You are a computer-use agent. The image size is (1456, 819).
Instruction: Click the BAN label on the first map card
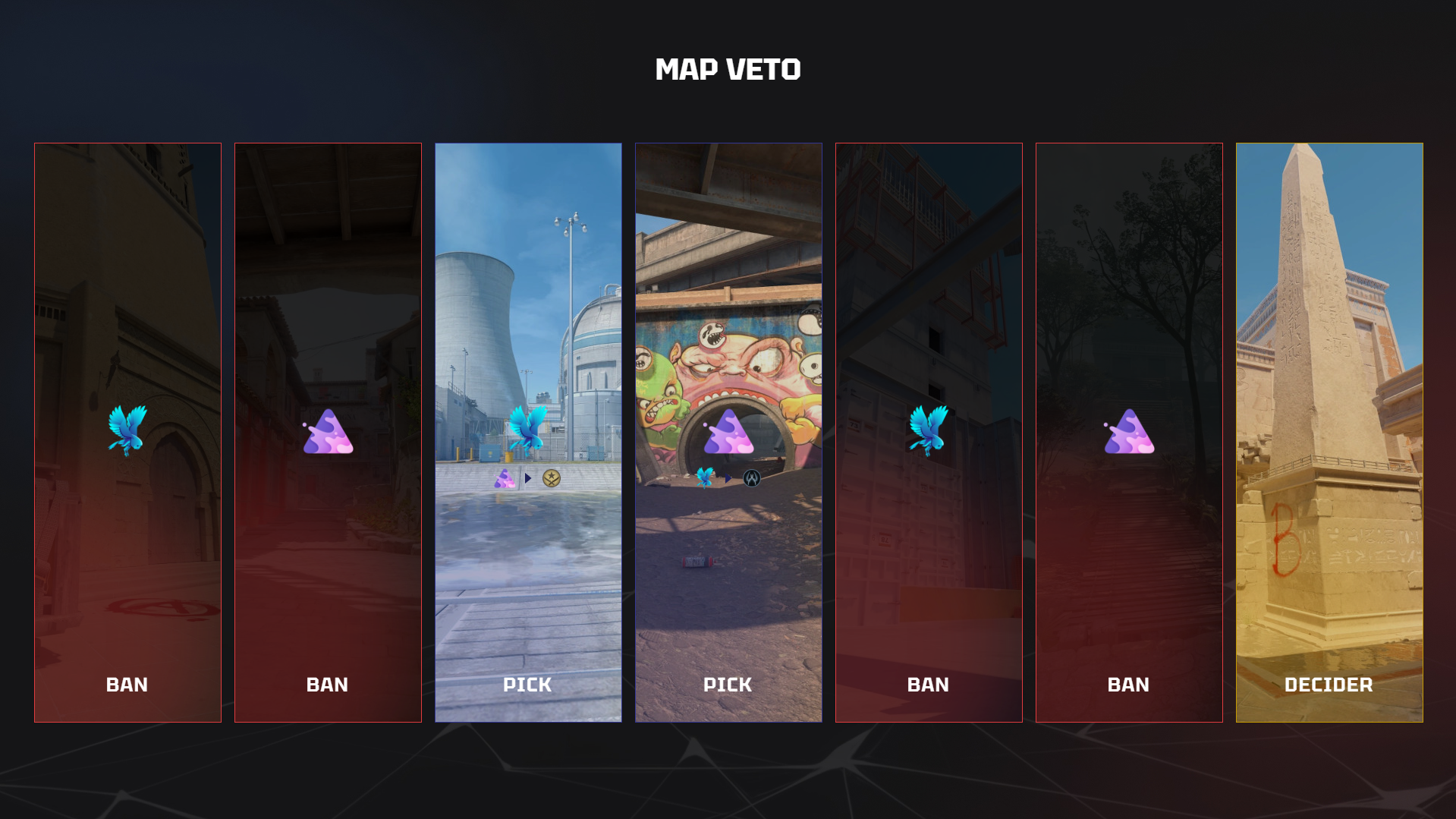point(127,685)
